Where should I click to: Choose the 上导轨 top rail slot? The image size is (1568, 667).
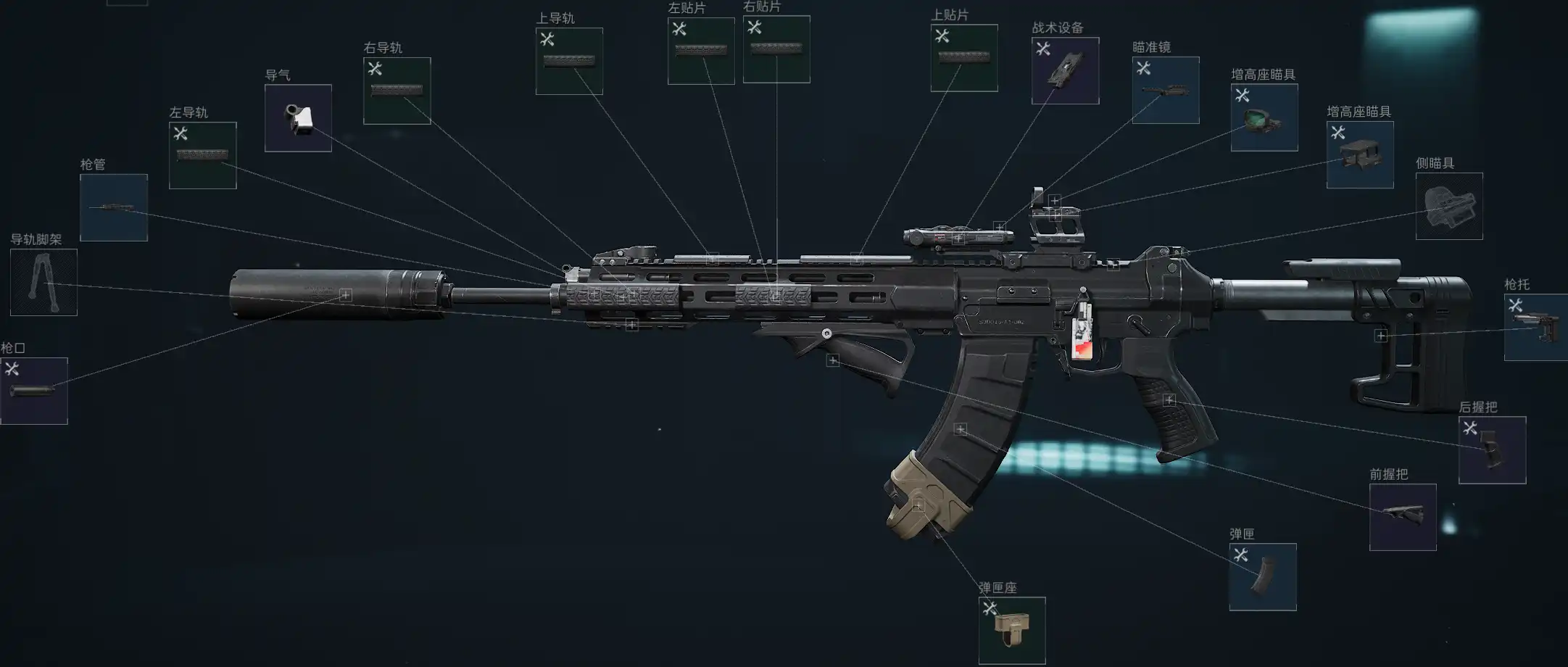[x=569, y=61]
